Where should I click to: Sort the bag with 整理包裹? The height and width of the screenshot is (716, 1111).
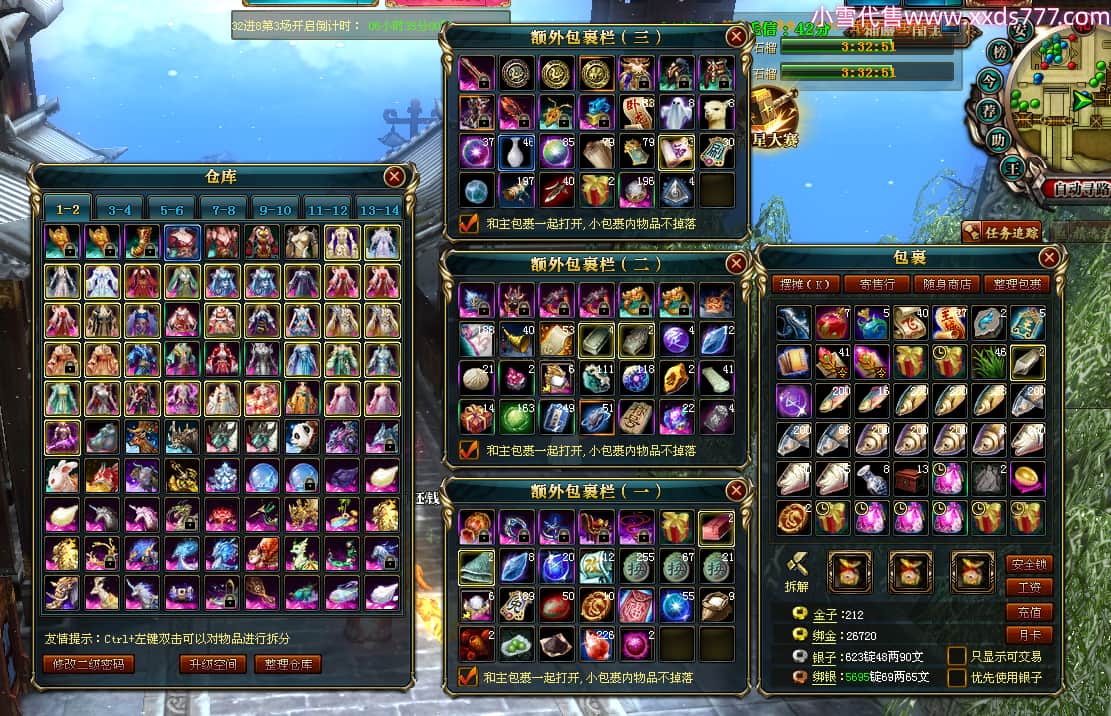(x=1015, y=284)
